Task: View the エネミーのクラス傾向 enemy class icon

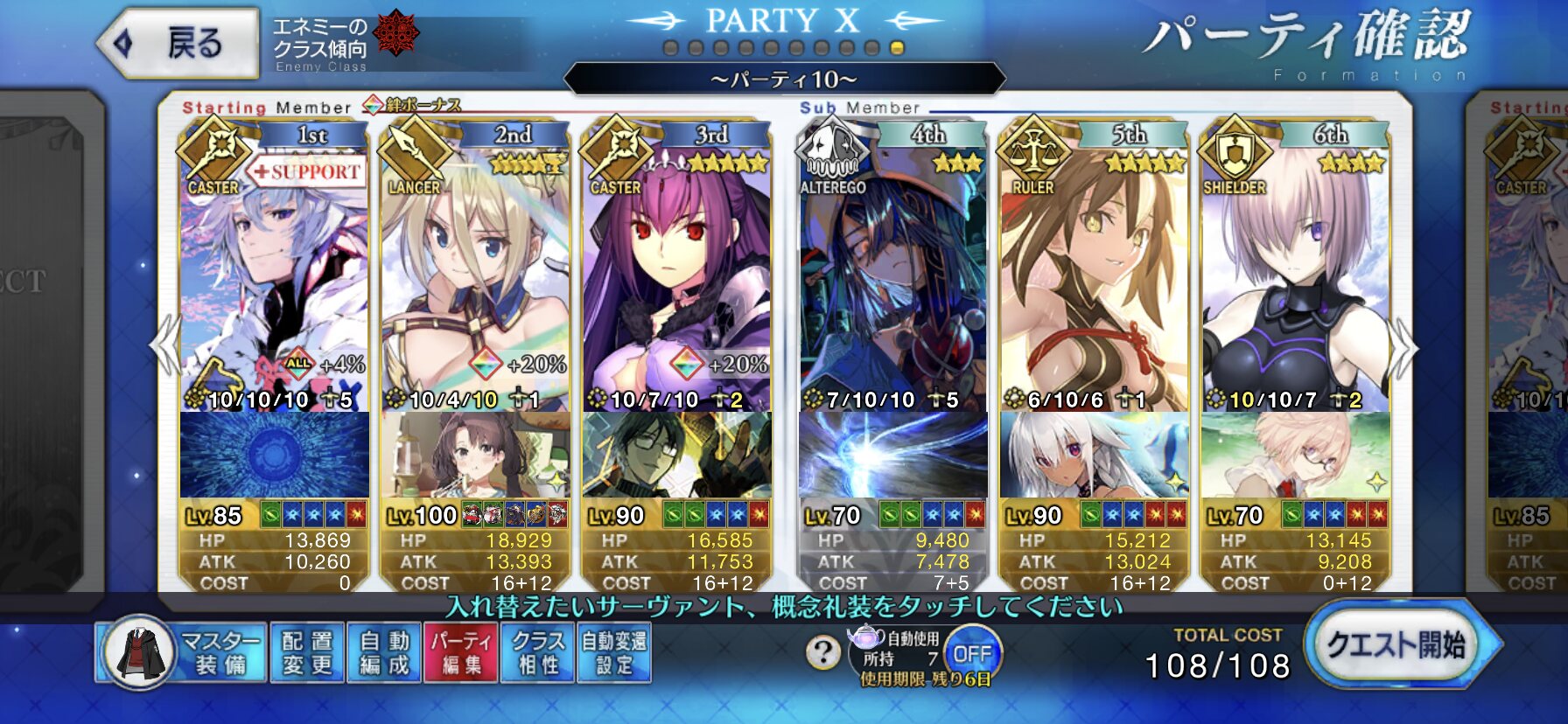Action: click(395, 35)
